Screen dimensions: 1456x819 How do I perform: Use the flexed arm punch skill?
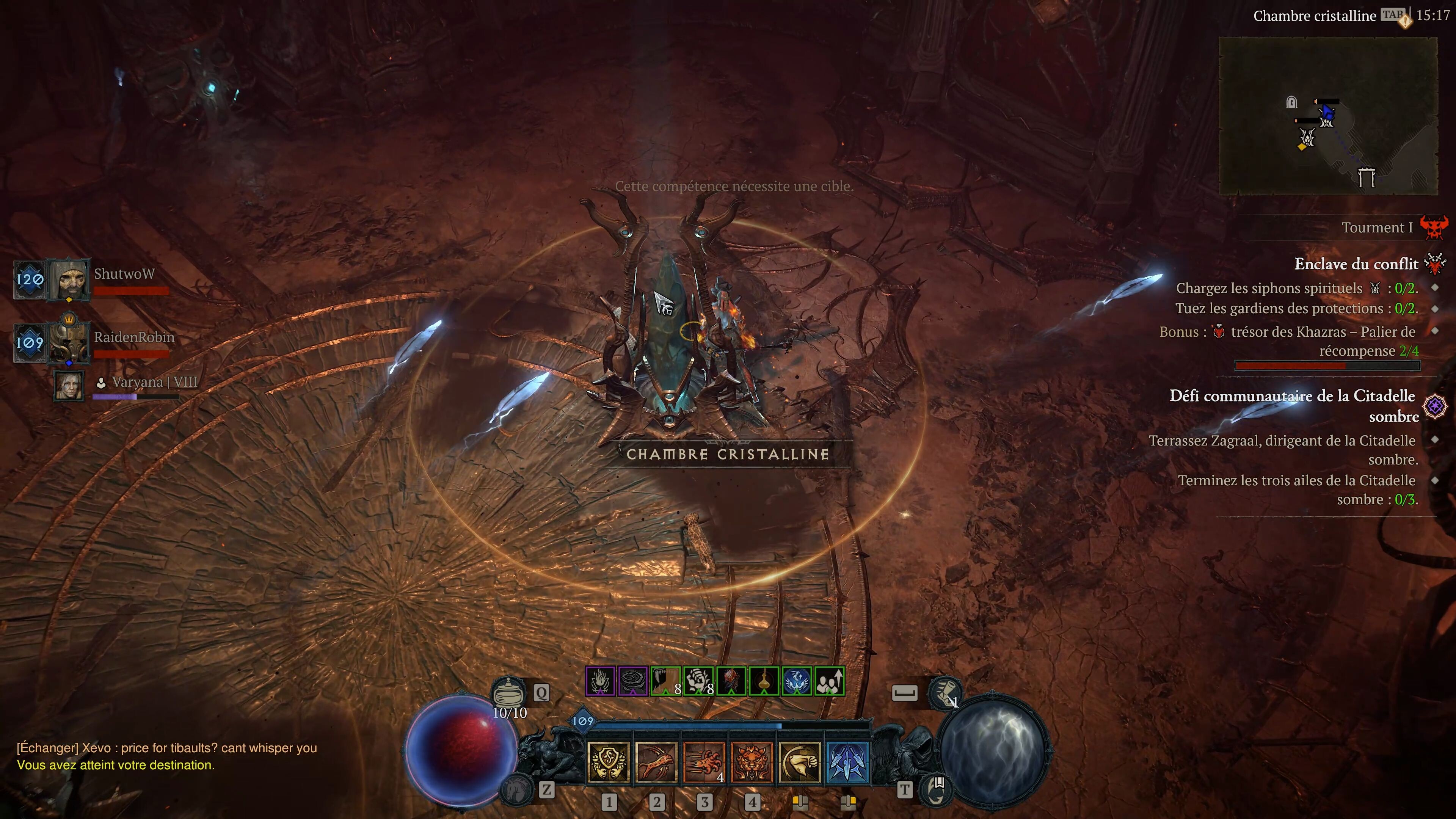[x=799, y=762]
